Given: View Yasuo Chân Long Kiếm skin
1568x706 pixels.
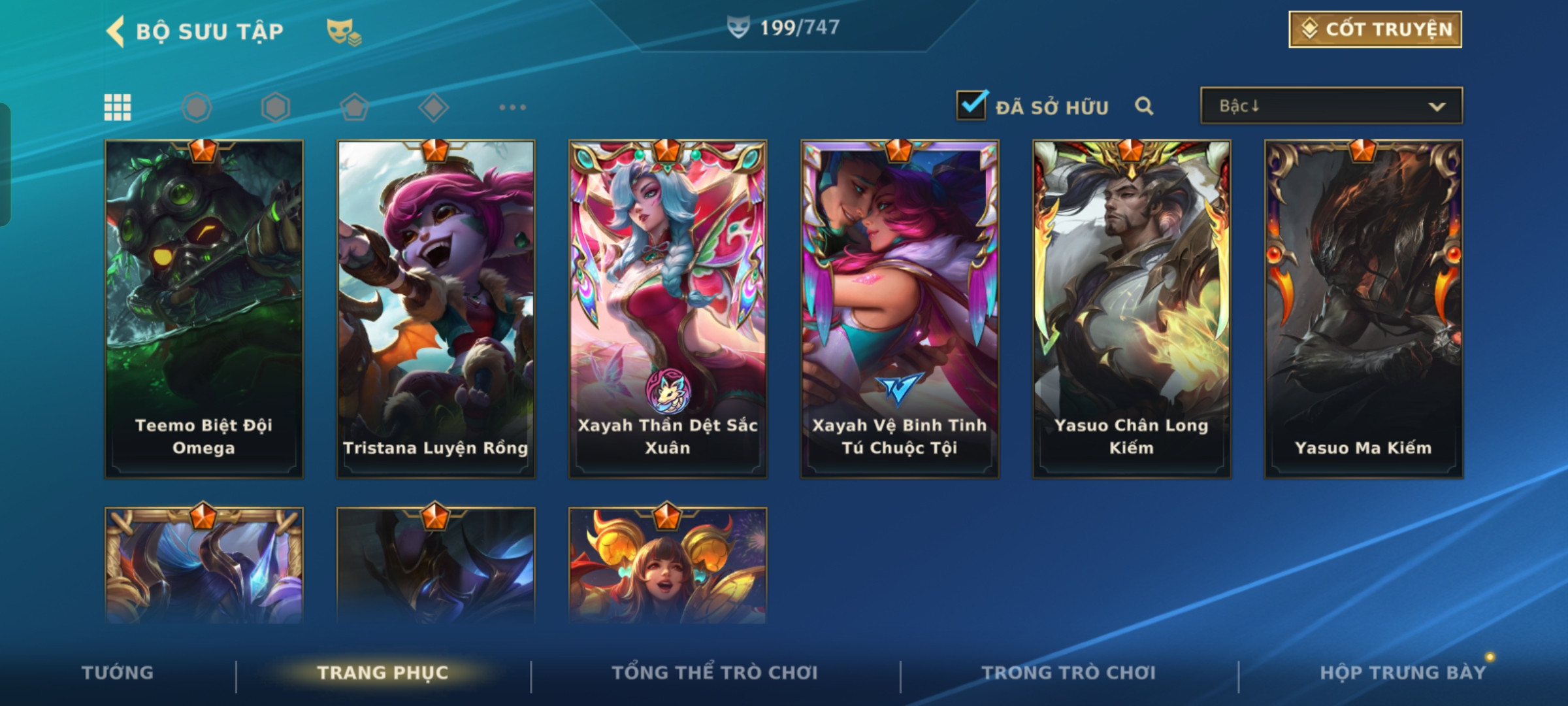Looking at the screenshot, I should [1132, 309].
